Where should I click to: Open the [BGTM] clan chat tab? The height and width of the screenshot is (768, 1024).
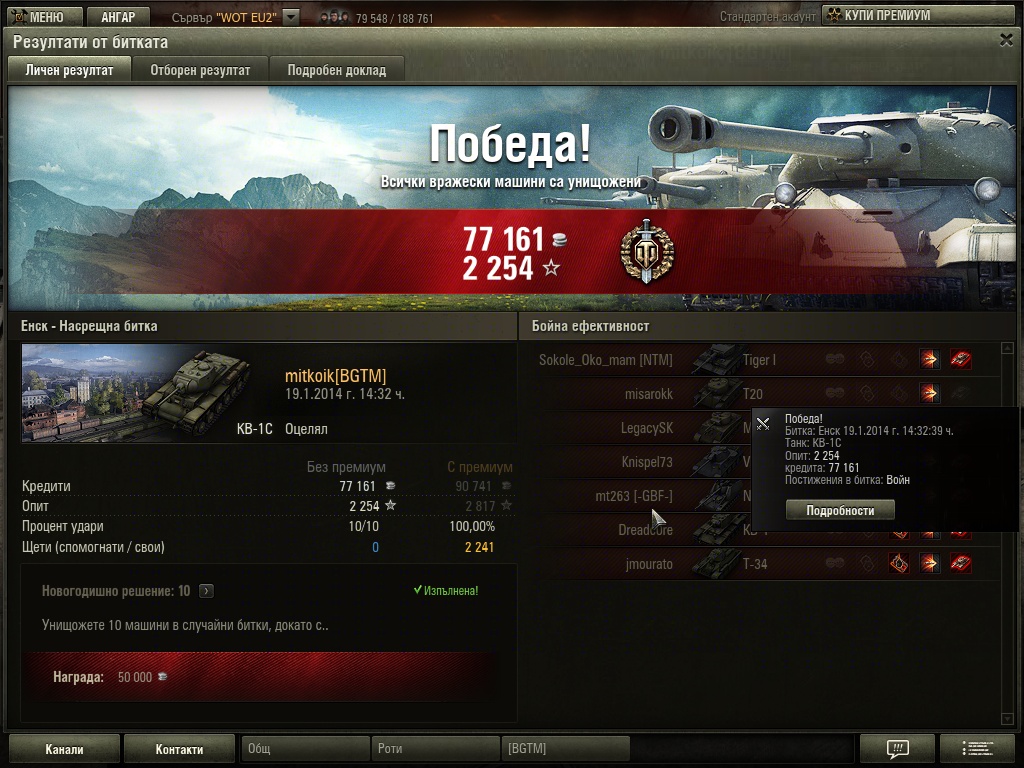565,749
